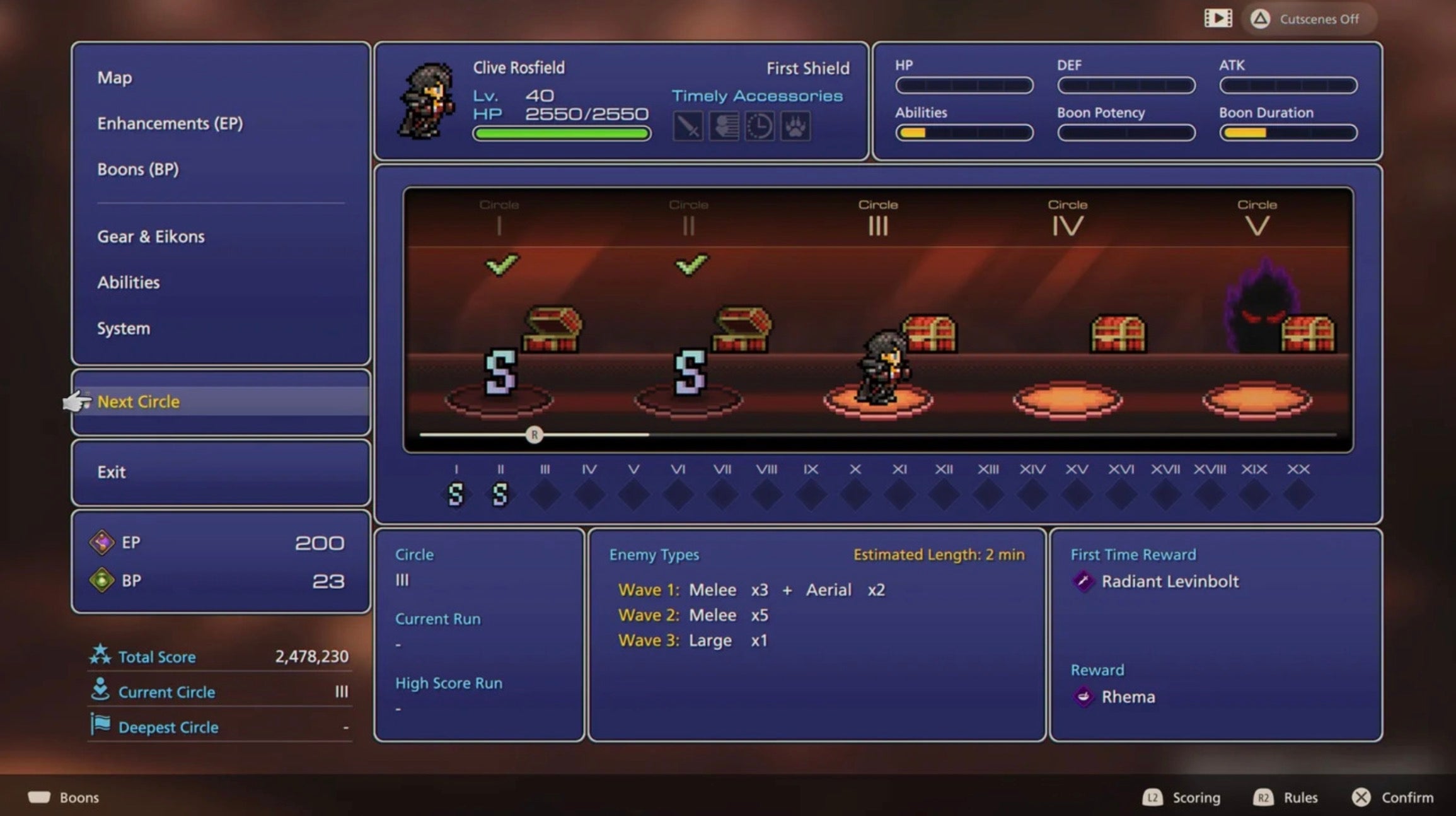The image size is (1456, 816).
Task: Click Exit to leave the arena
Action: point(112,472)
